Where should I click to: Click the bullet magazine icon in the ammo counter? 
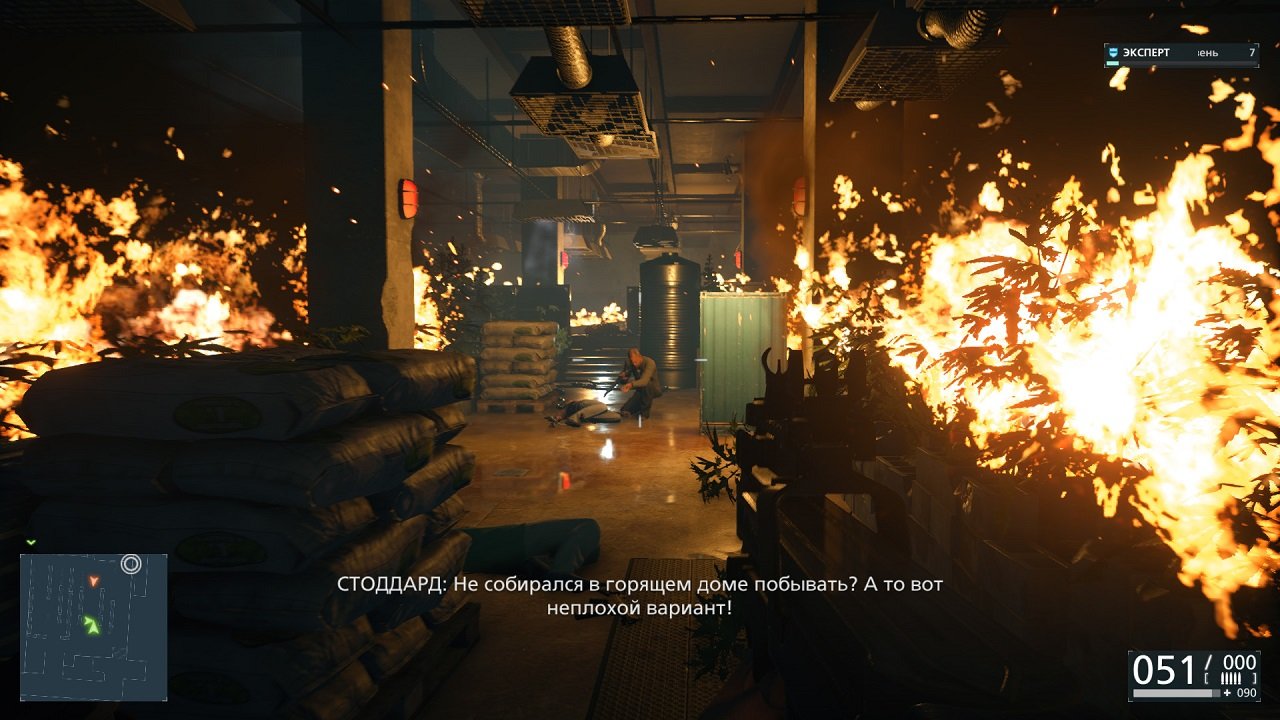[1231, 678]
